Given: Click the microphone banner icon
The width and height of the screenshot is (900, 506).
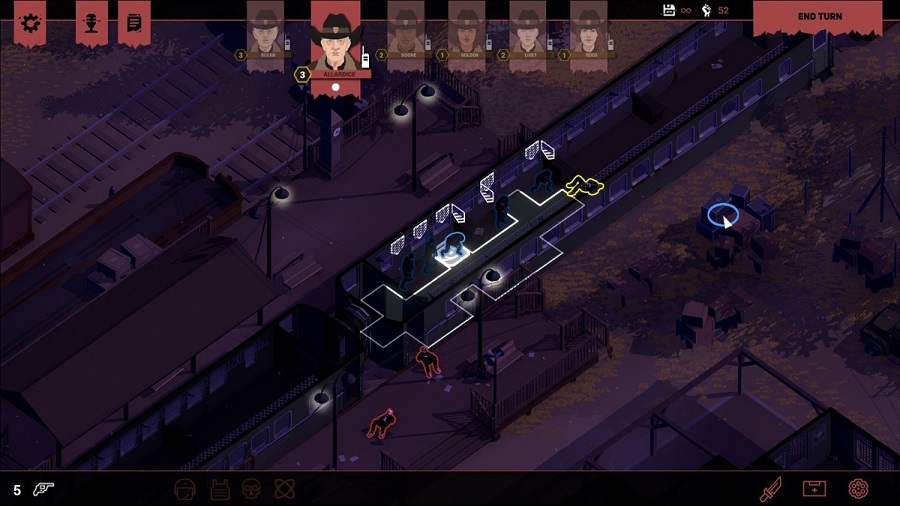Looking at the screenshot, I should pos(91,22).
